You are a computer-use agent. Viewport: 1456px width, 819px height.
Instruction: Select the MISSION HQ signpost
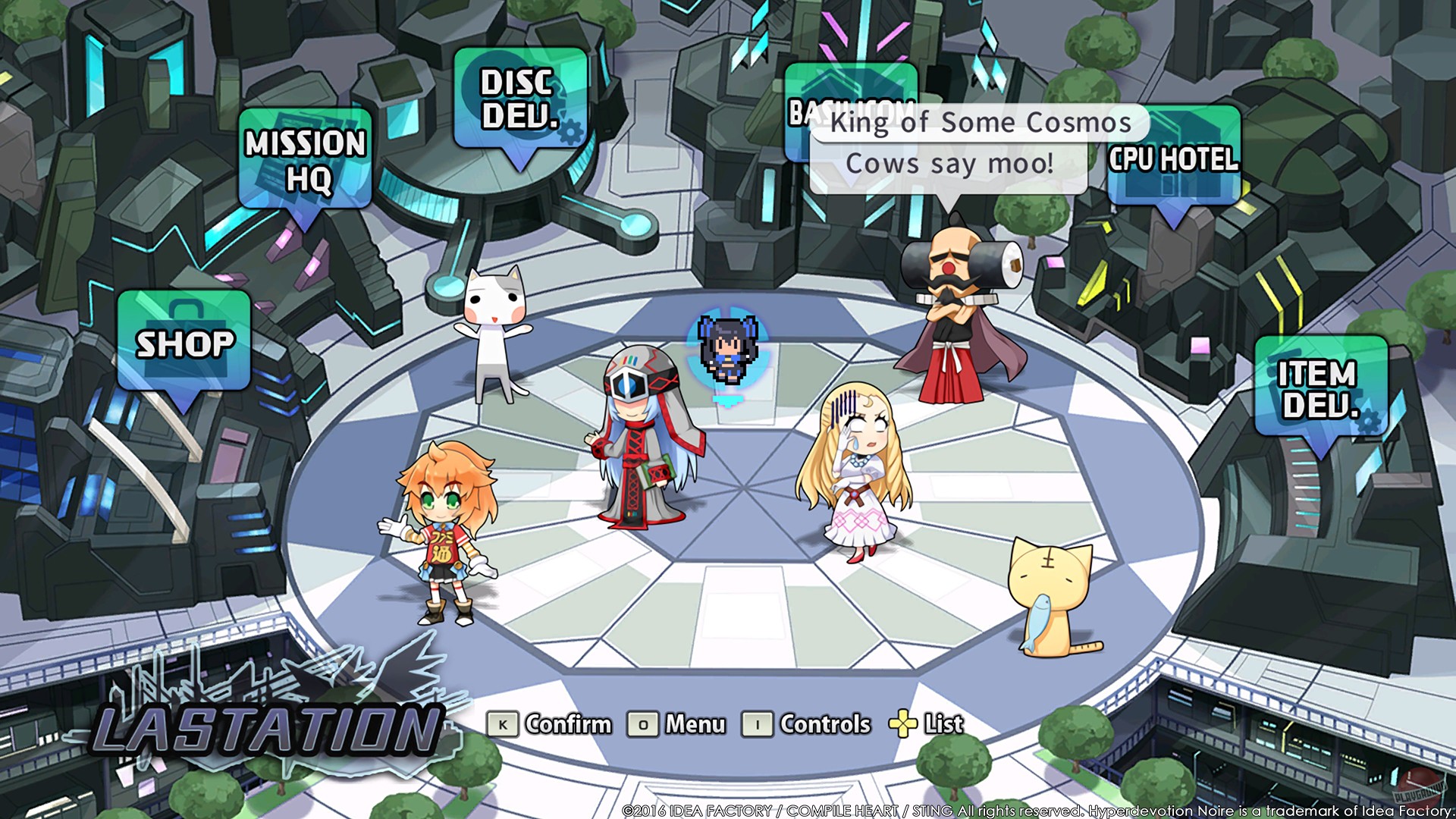tap(305, 159)
